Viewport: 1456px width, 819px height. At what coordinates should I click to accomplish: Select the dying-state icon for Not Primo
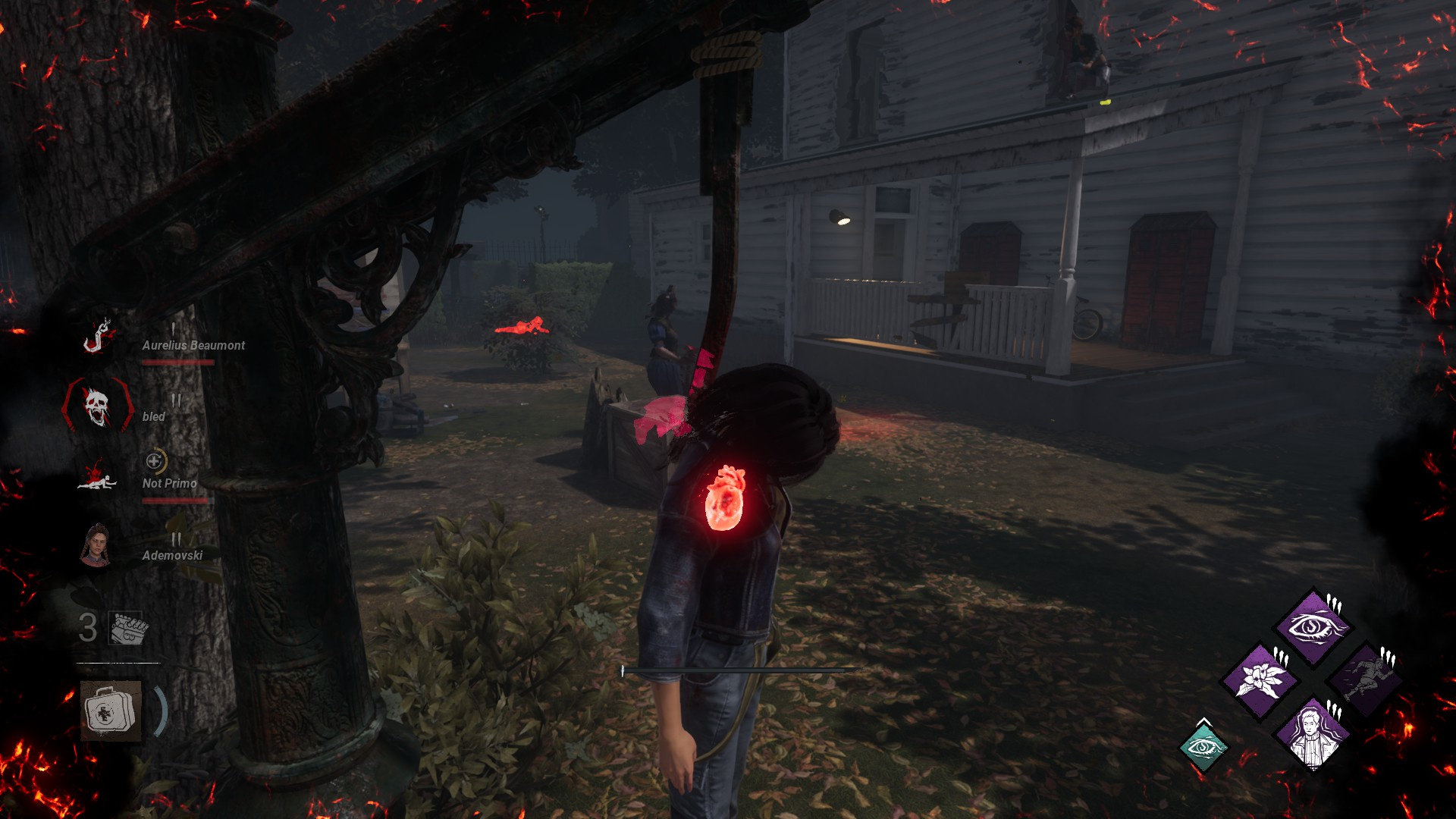tap(98, 477)
